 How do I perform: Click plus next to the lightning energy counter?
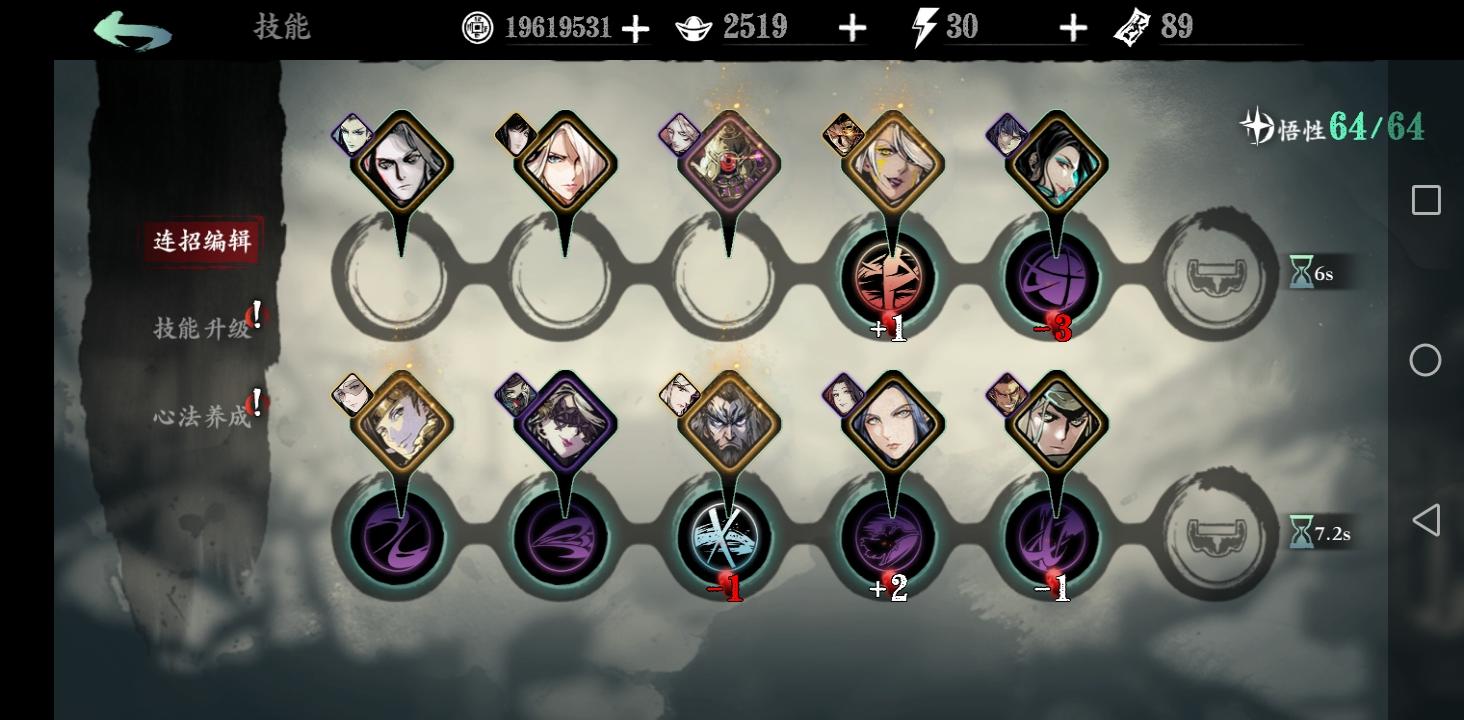point(1071,27)
